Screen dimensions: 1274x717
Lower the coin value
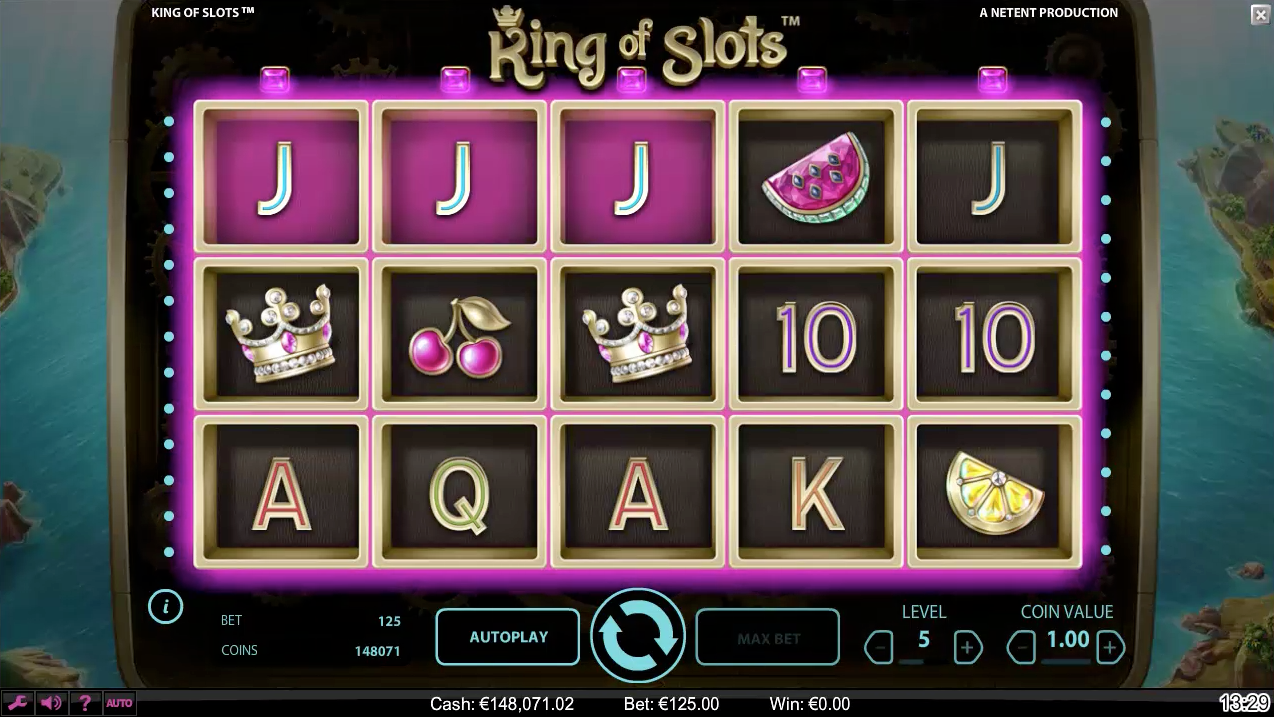tap(1022, 648)
